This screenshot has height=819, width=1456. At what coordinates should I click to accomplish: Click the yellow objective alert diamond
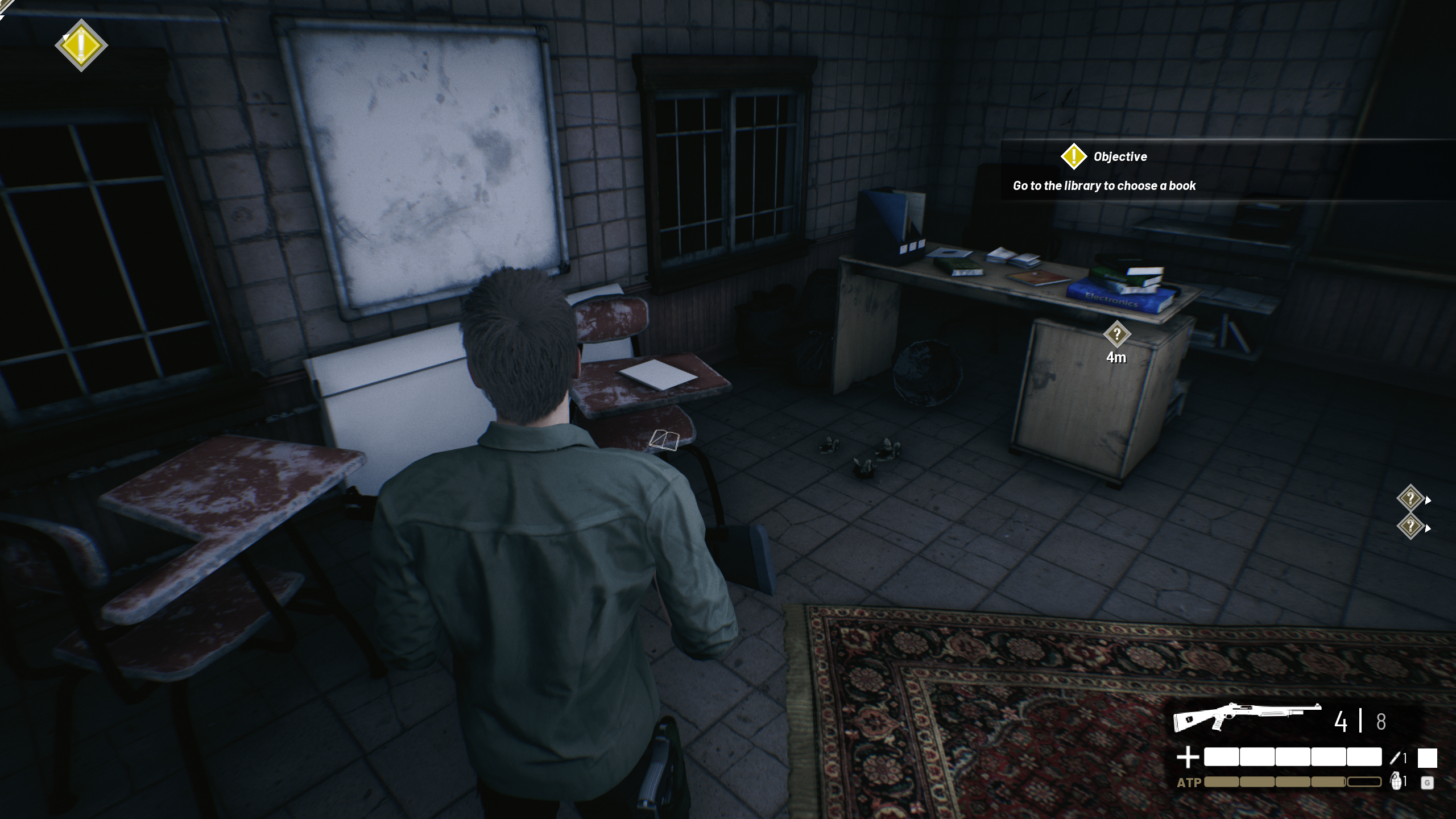[x=81, y=45]
